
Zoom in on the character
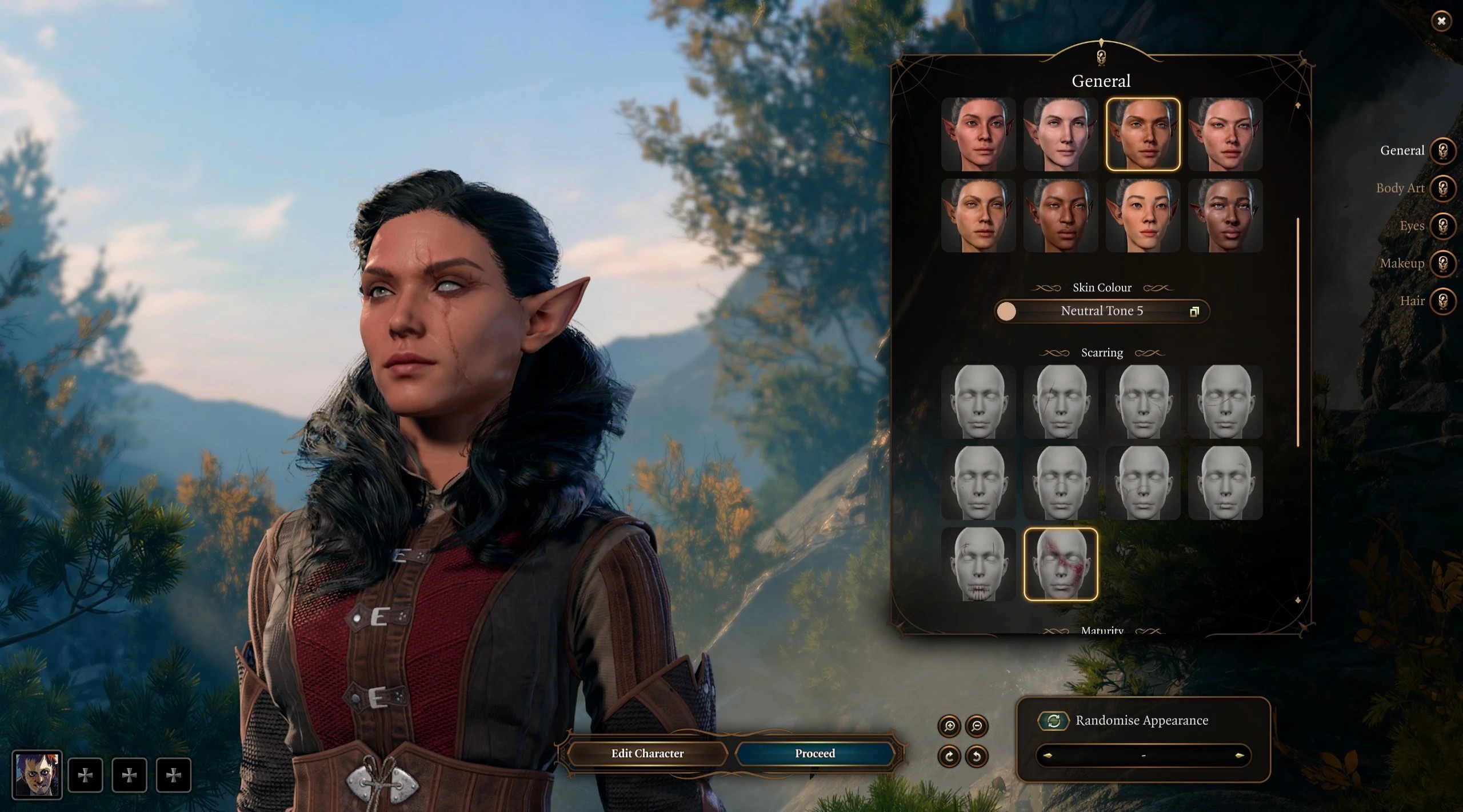pos(949,726)
